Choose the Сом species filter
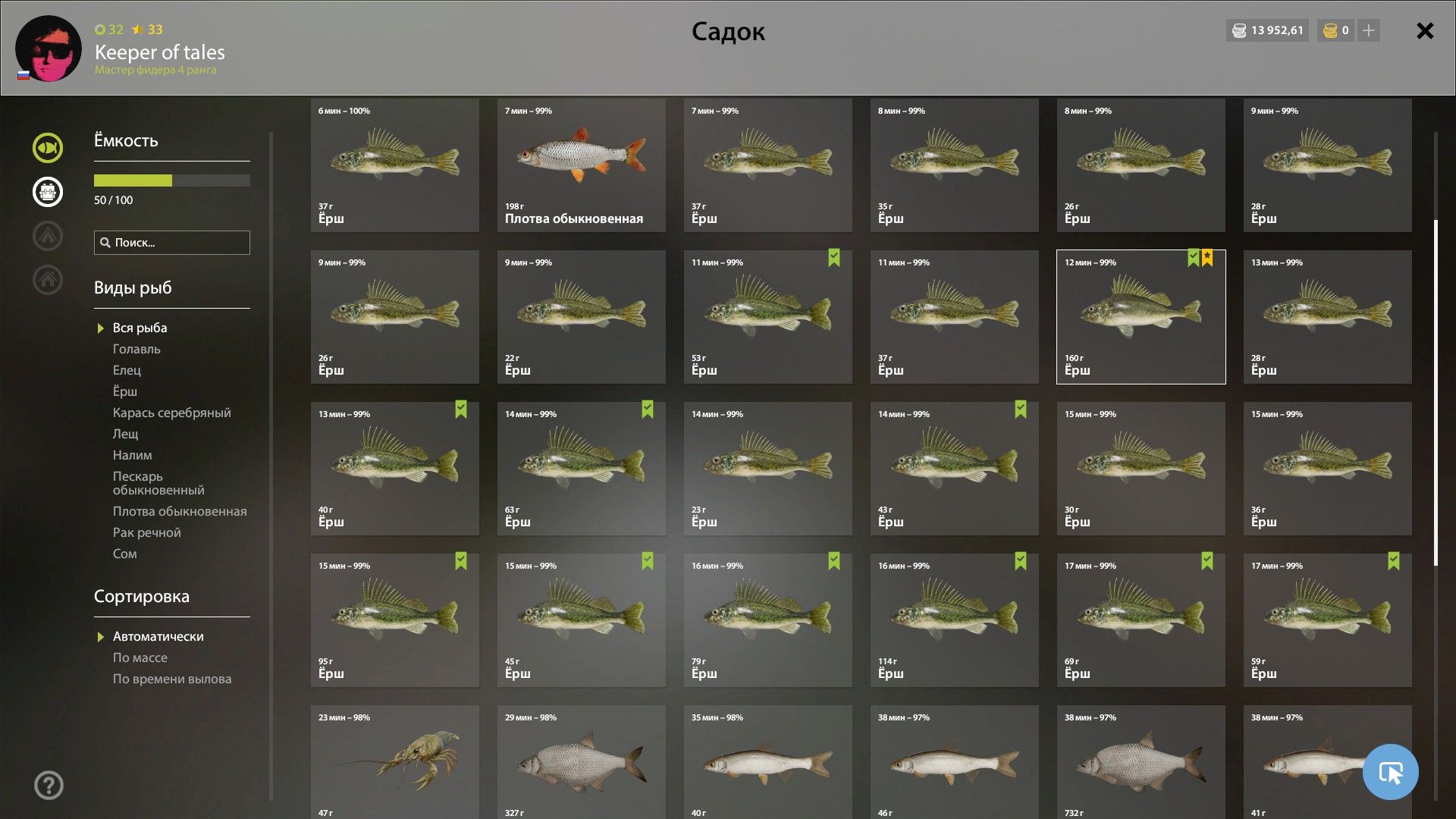The height and width of the screenshot is (819, 1456). (125, 554)
